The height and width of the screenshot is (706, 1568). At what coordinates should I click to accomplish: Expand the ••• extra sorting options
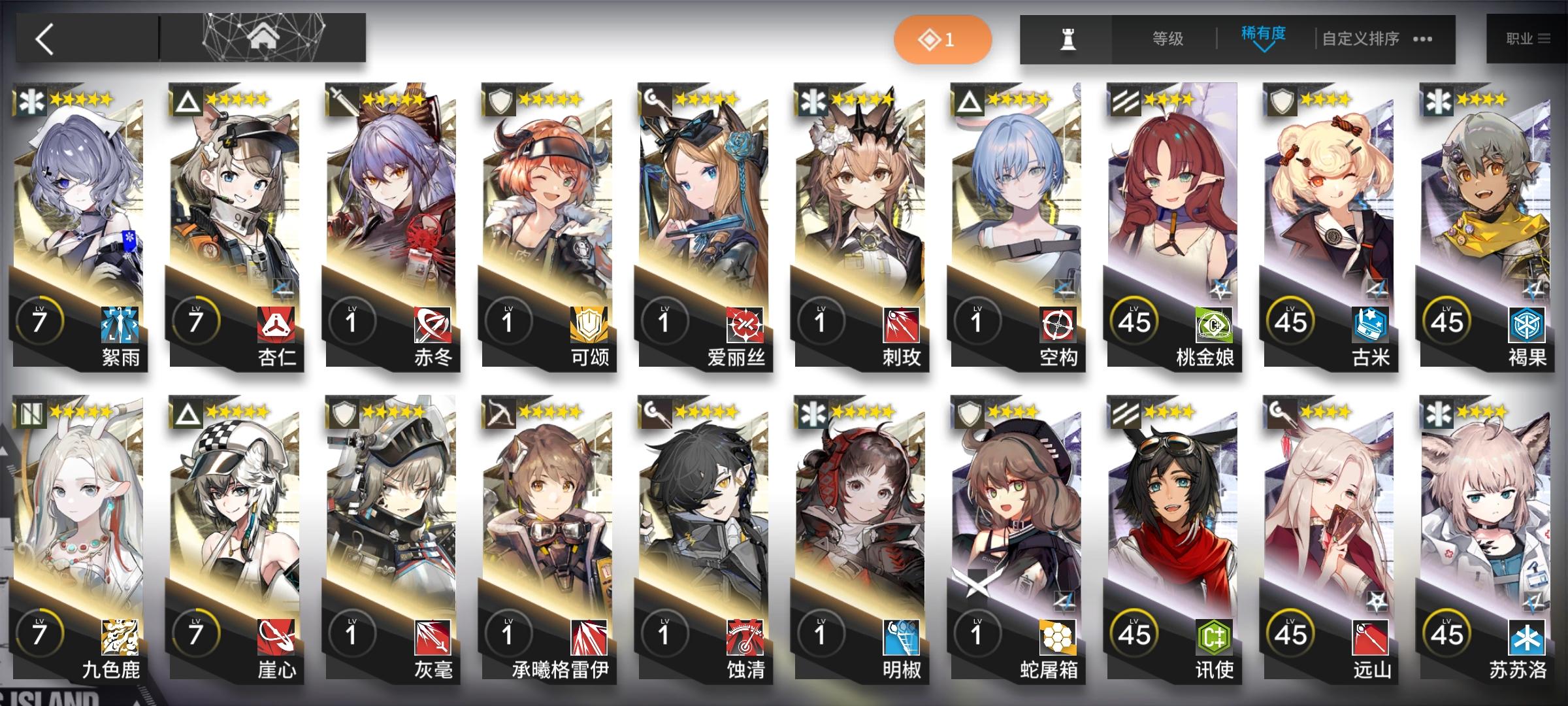[1422, 39]
